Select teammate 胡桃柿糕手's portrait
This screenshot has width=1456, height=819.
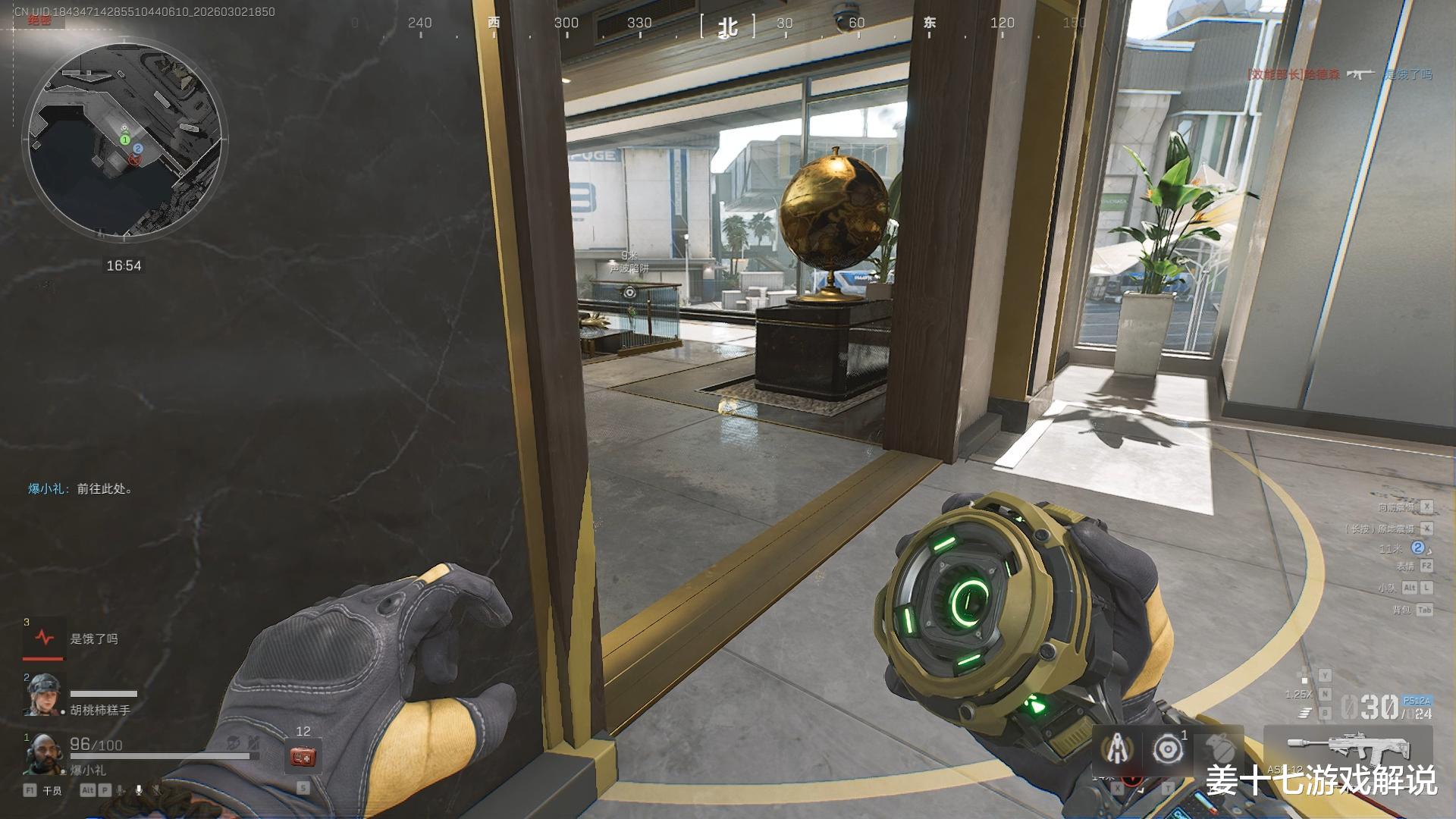point(43,695)
